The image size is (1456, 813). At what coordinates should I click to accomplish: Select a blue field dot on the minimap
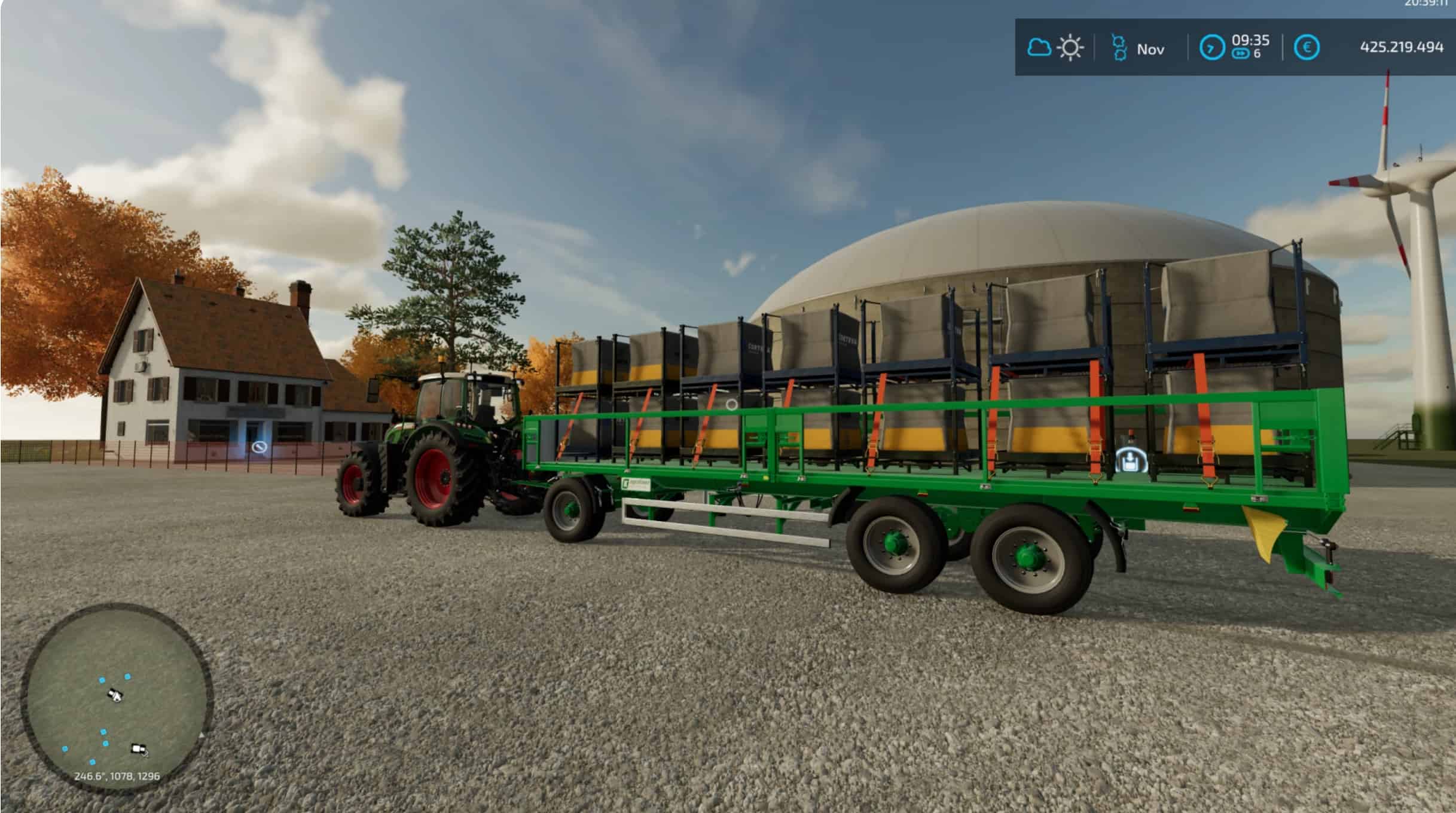101,680
